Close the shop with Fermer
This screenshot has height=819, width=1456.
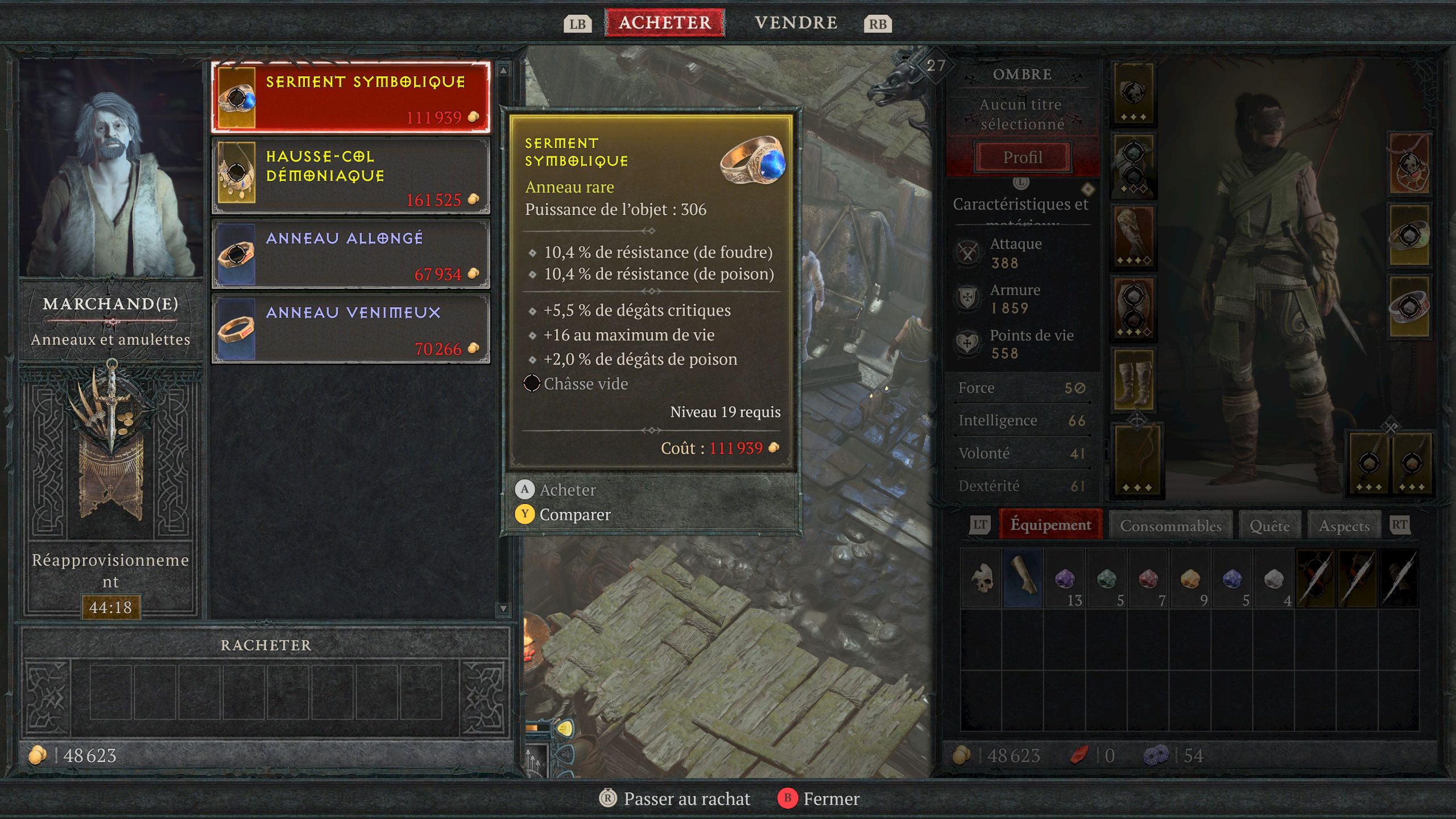[830, 799]
